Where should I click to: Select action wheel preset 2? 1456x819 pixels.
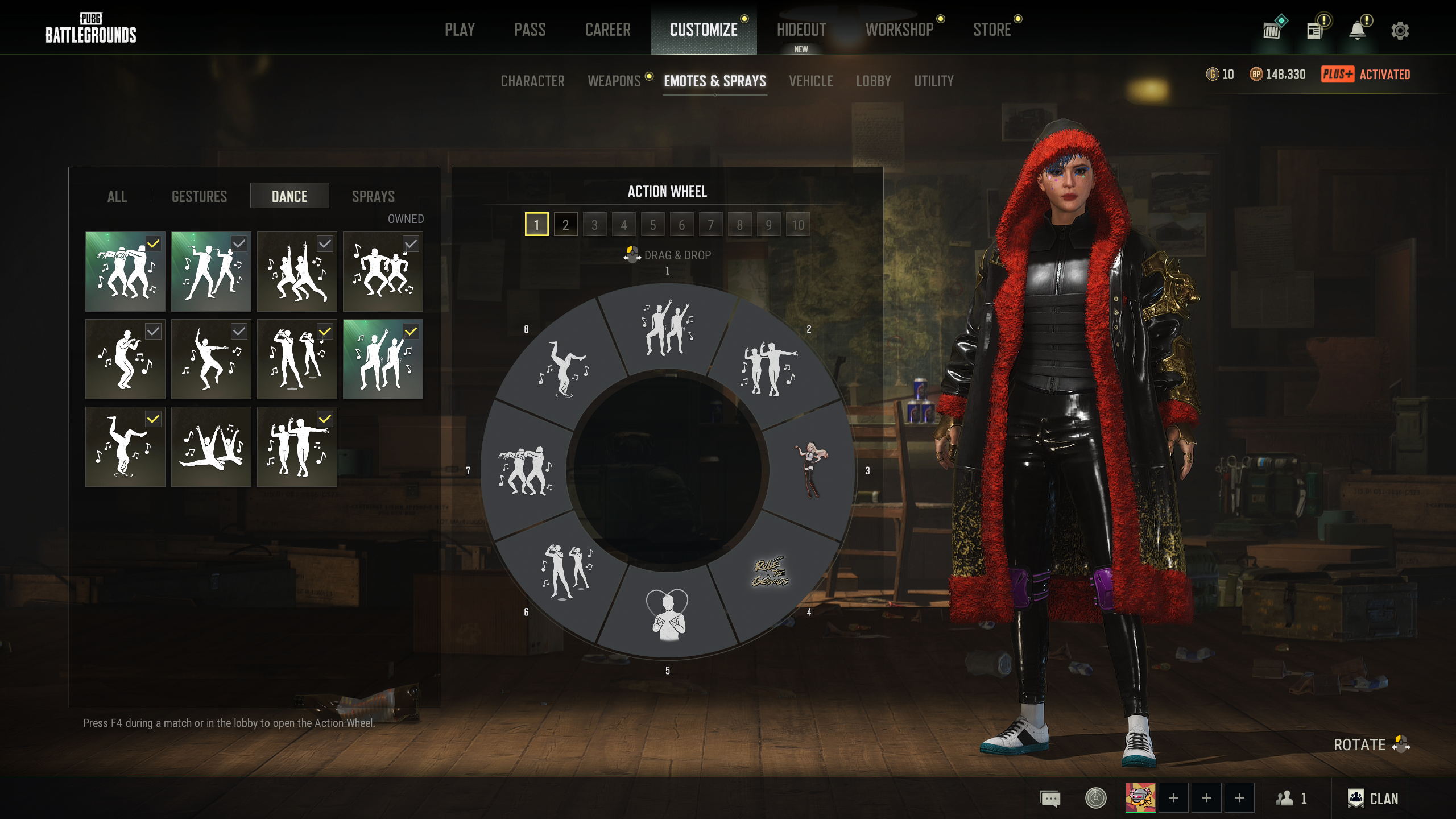point(565,225)
